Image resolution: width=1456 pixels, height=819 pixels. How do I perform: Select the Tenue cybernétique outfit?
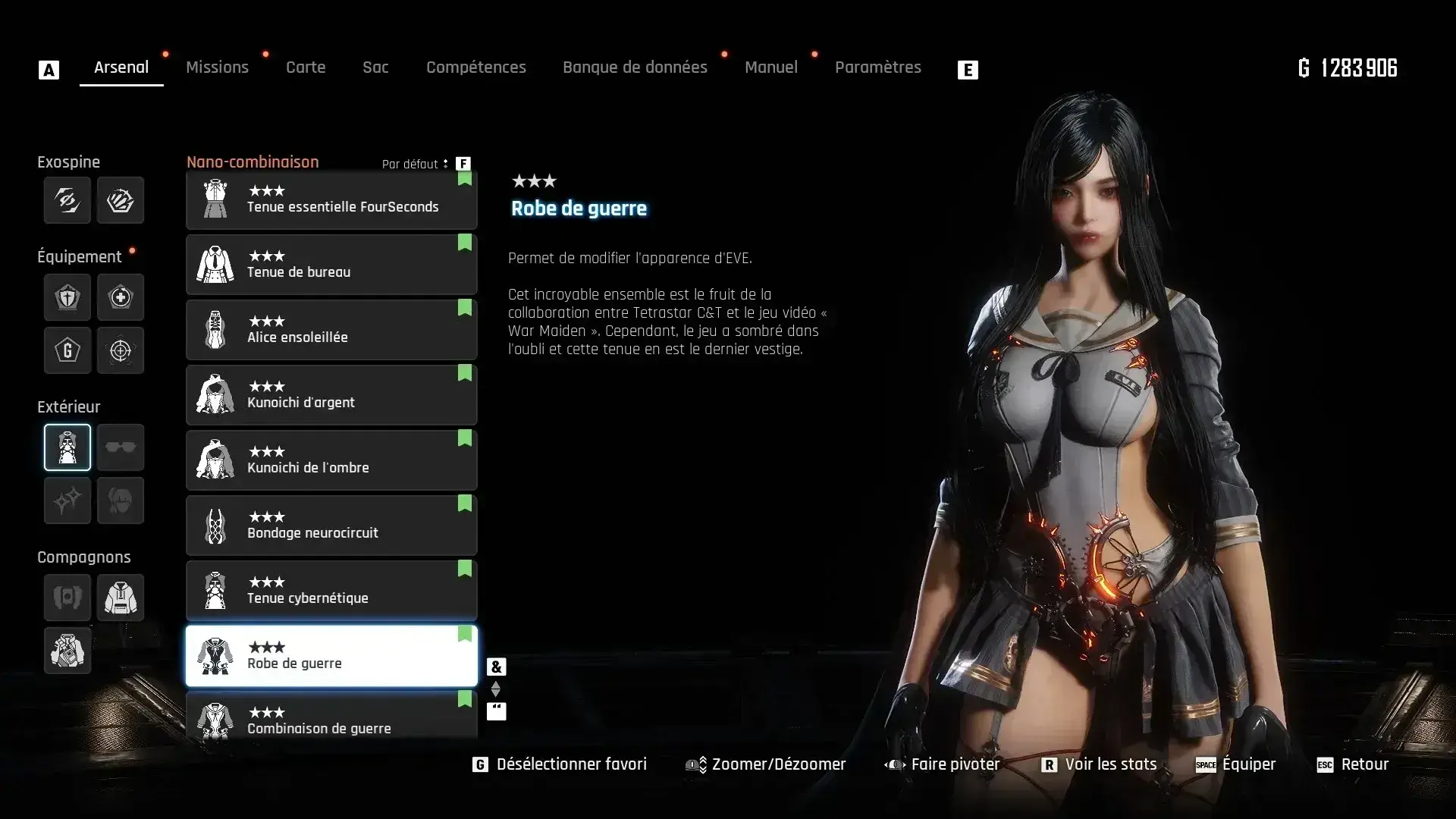tap(331, 591)
